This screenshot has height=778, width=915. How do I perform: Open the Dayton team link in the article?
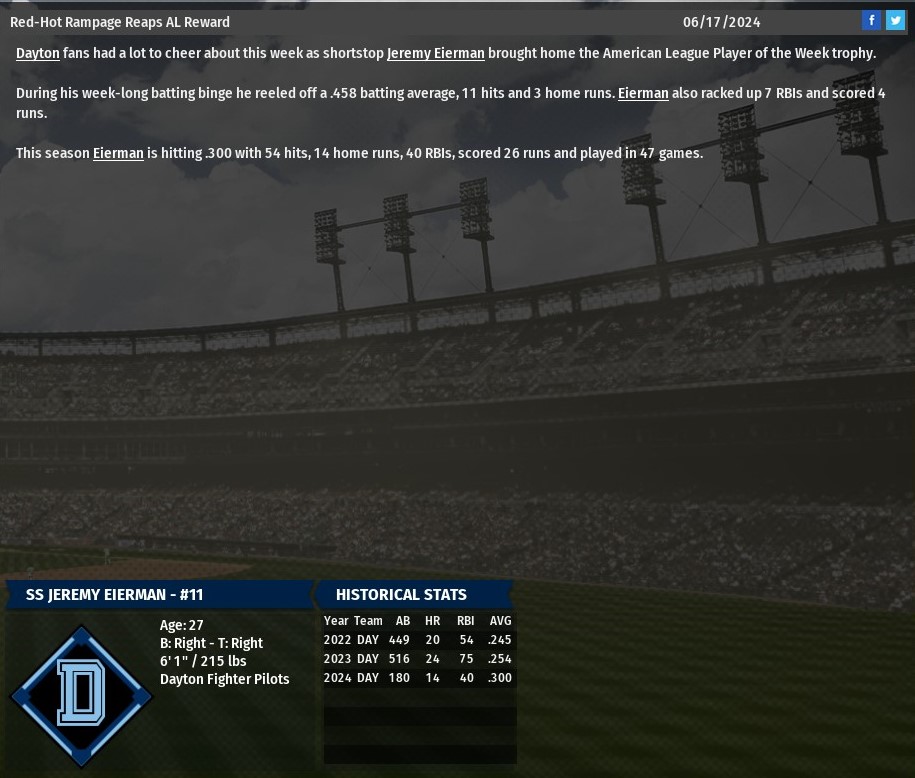(37, 53)
